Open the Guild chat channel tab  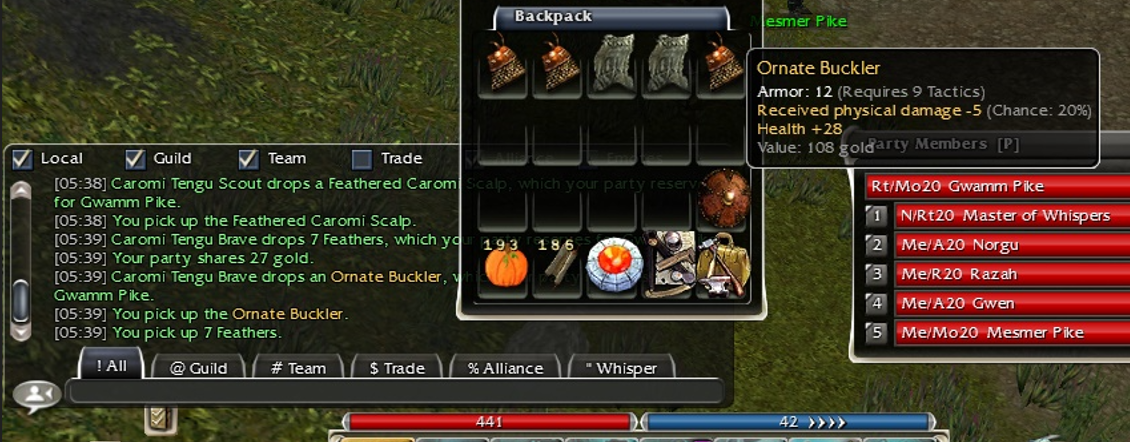coord(196,368)
